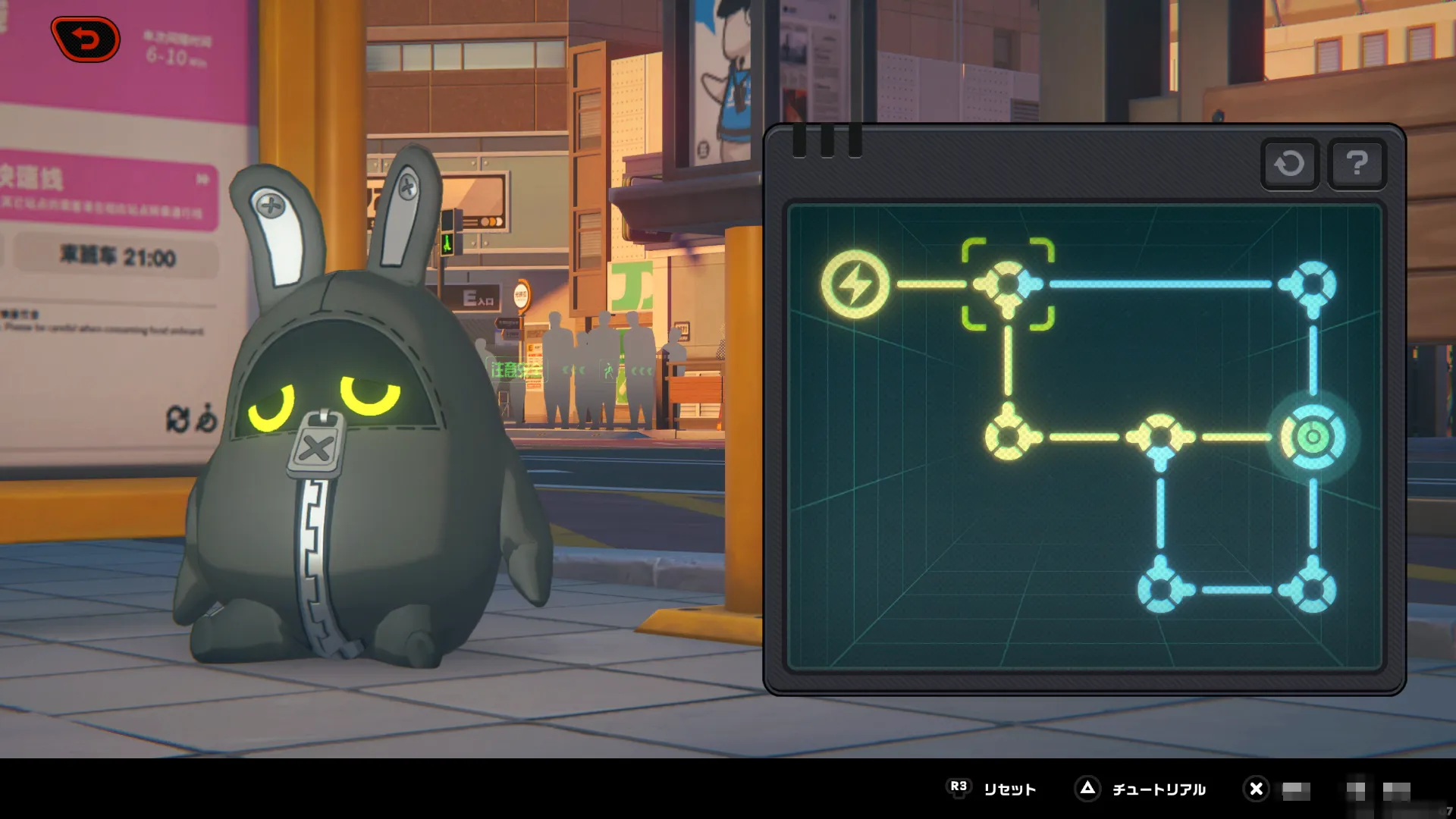This screenshot has width=1456, height=819.
Task: Go back with the red return arrow
Action: [x=86, y=39]
